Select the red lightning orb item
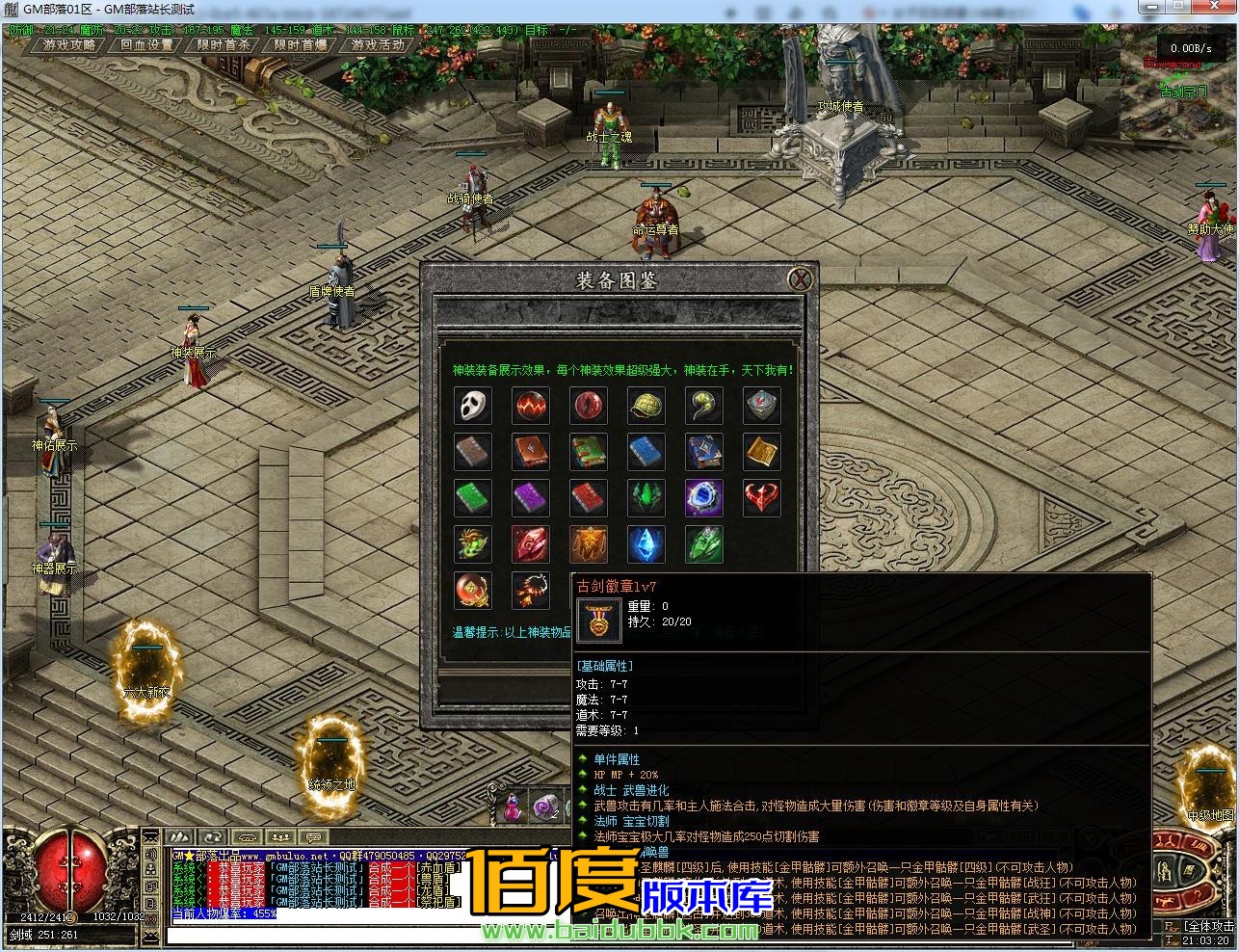 [530, 406]
